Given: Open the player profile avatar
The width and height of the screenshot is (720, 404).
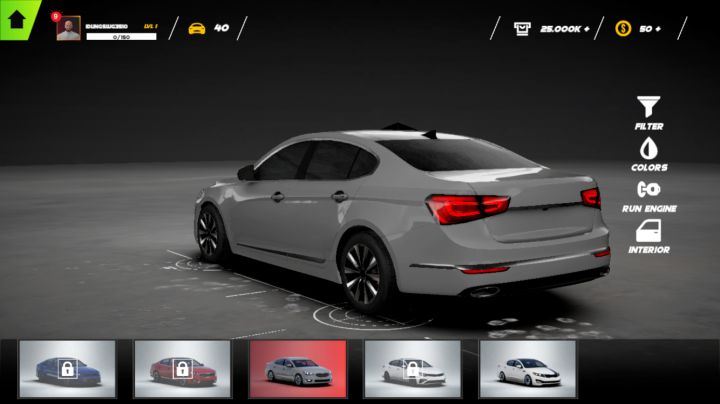Looking at the screenshot, I should [x=68, y=28].
